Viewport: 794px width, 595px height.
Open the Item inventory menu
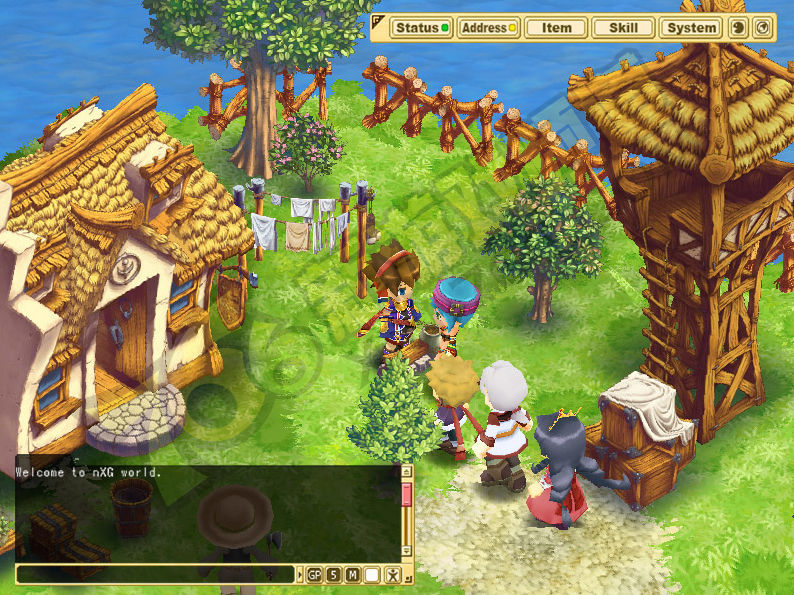point(556,28)
